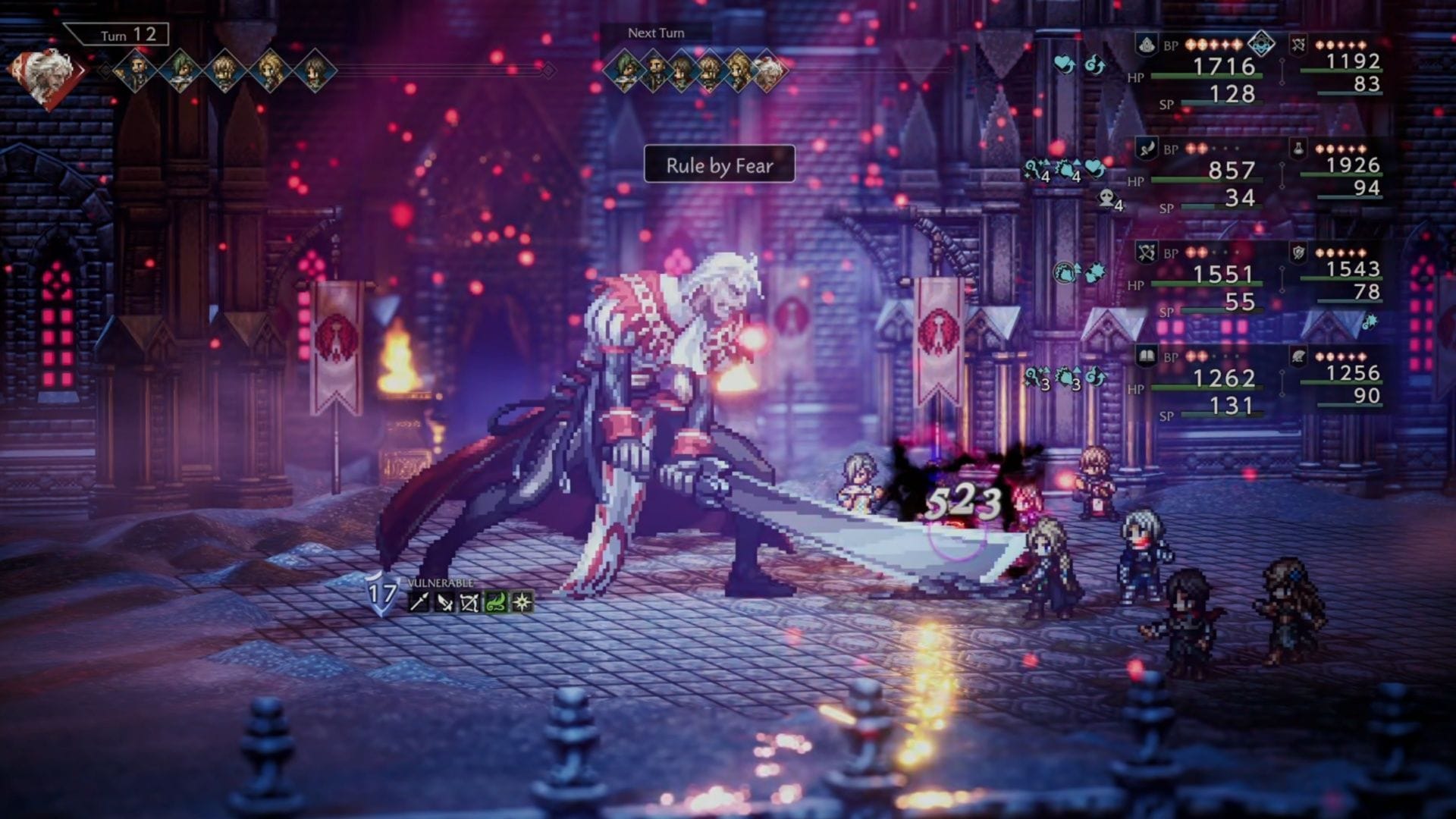Image resolution: width=1456 pixels, height=819 pixels.
Task: Select the bow weakness icon below VULNERABLE
Action: click(470, 602)
